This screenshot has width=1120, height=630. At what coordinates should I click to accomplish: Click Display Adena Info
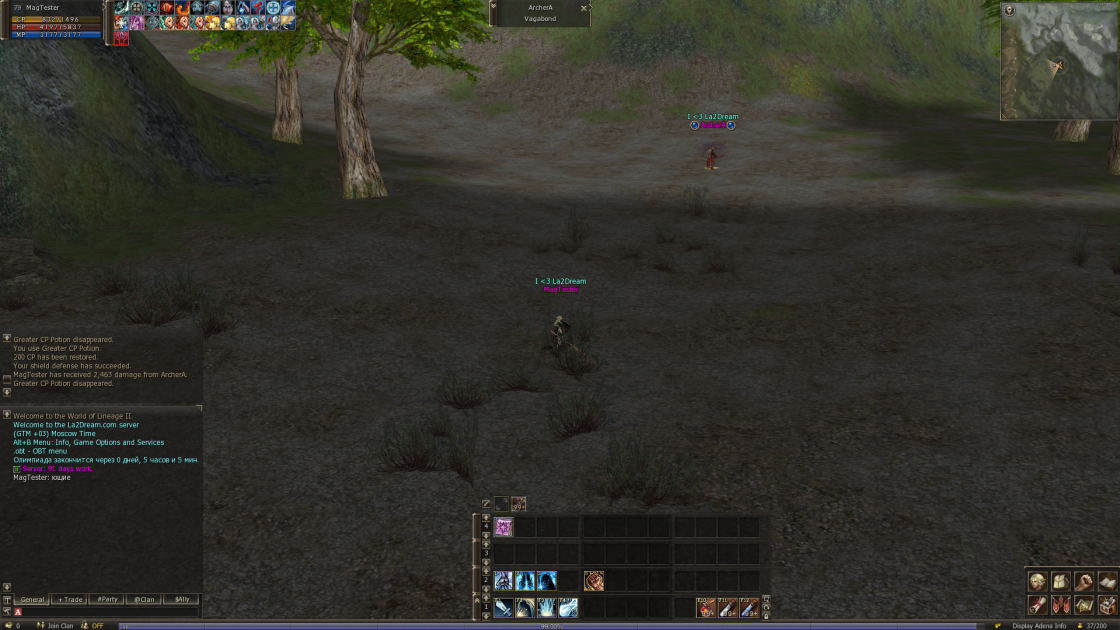coord(1039,626)
